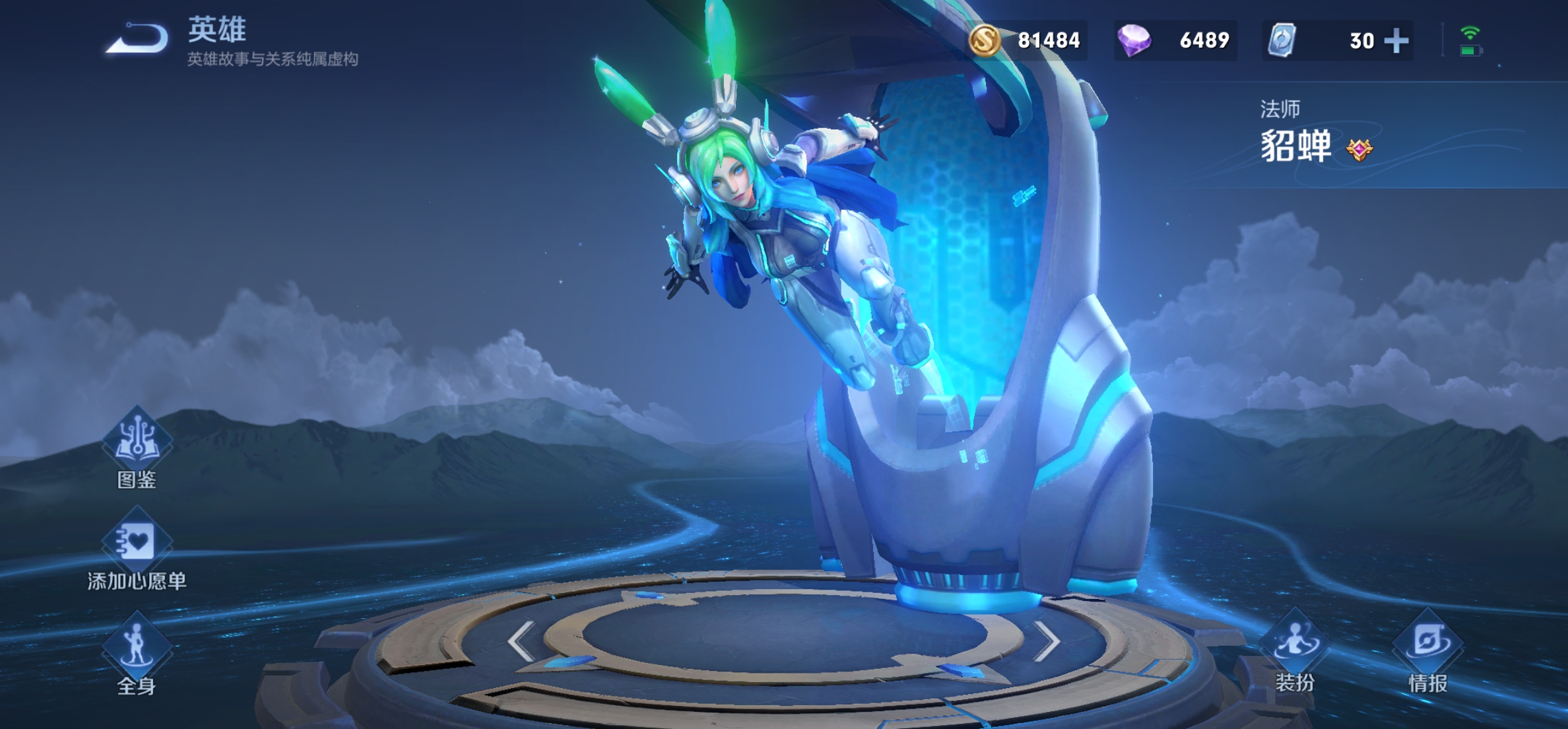Screen dimensions: 1568x729
Task: Click the plus to add tickets
Action: (x=1396, y=41)
